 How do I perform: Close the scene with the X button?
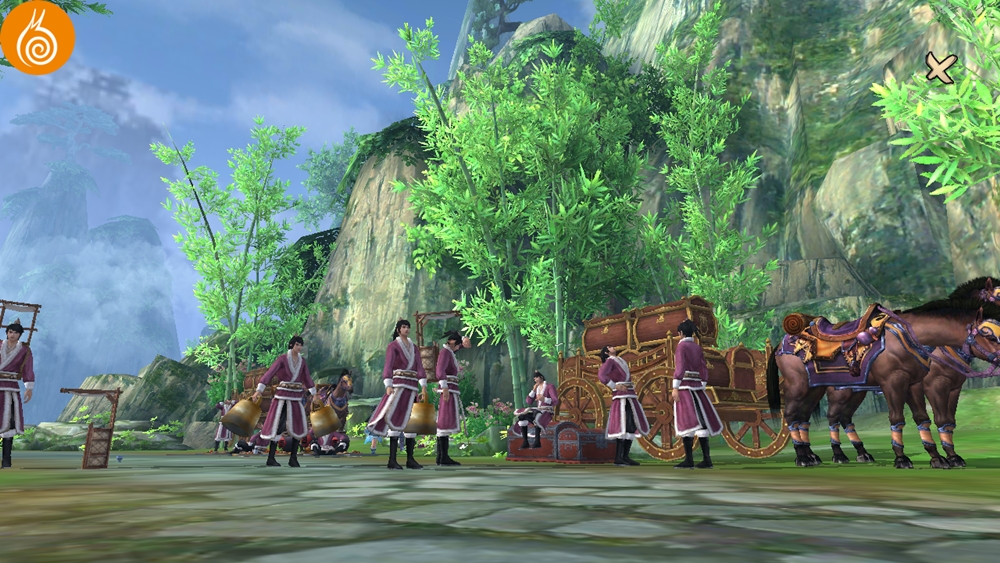(940, 67)
